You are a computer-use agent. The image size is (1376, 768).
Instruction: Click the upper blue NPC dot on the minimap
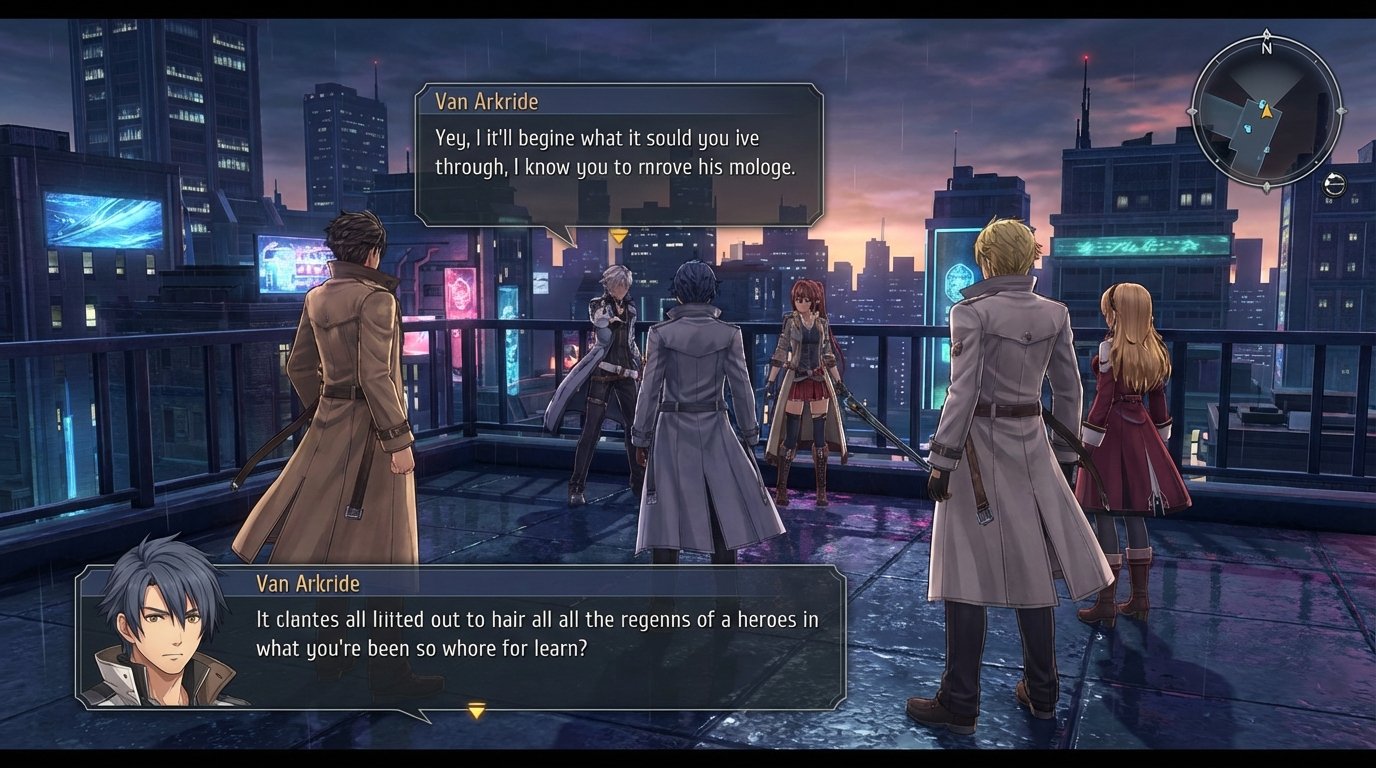point(1261,103)
